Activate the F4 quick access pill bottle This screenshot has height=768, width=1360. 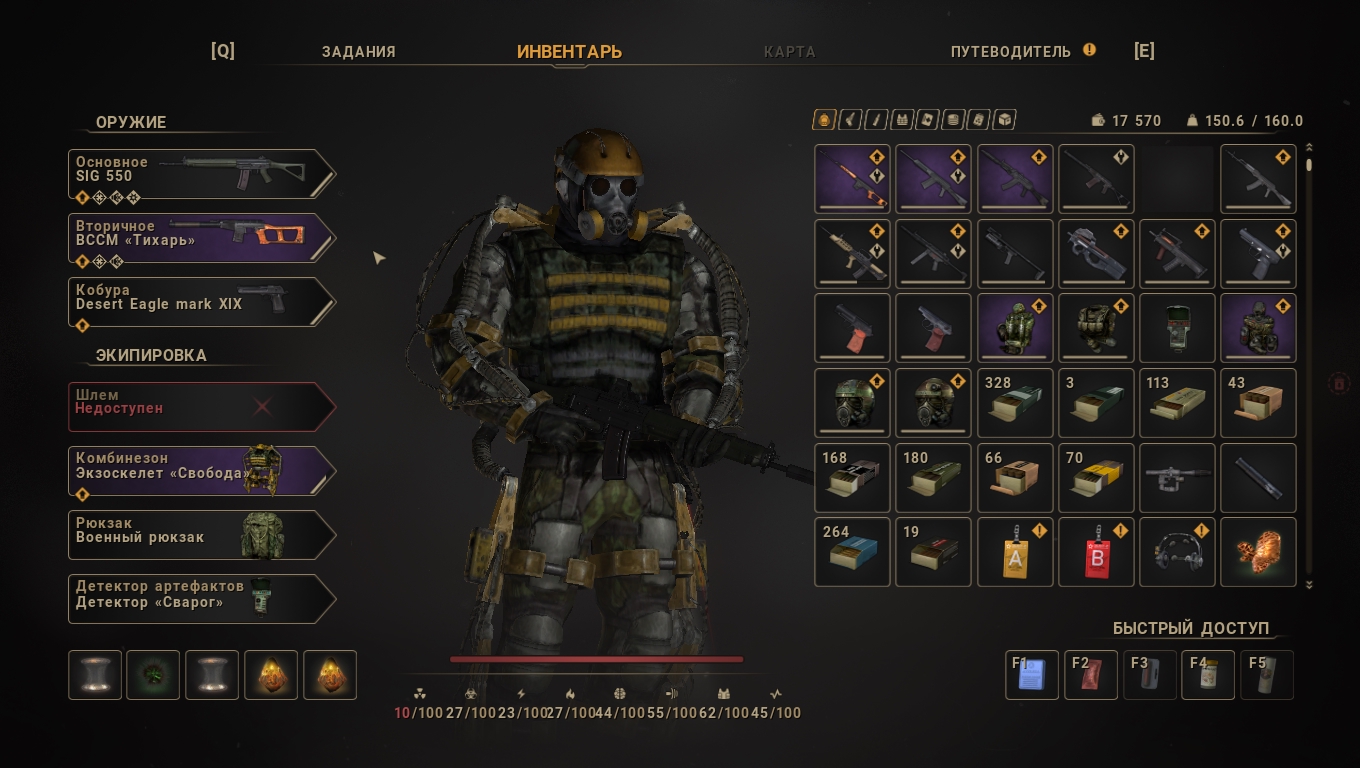[1208, 675]
